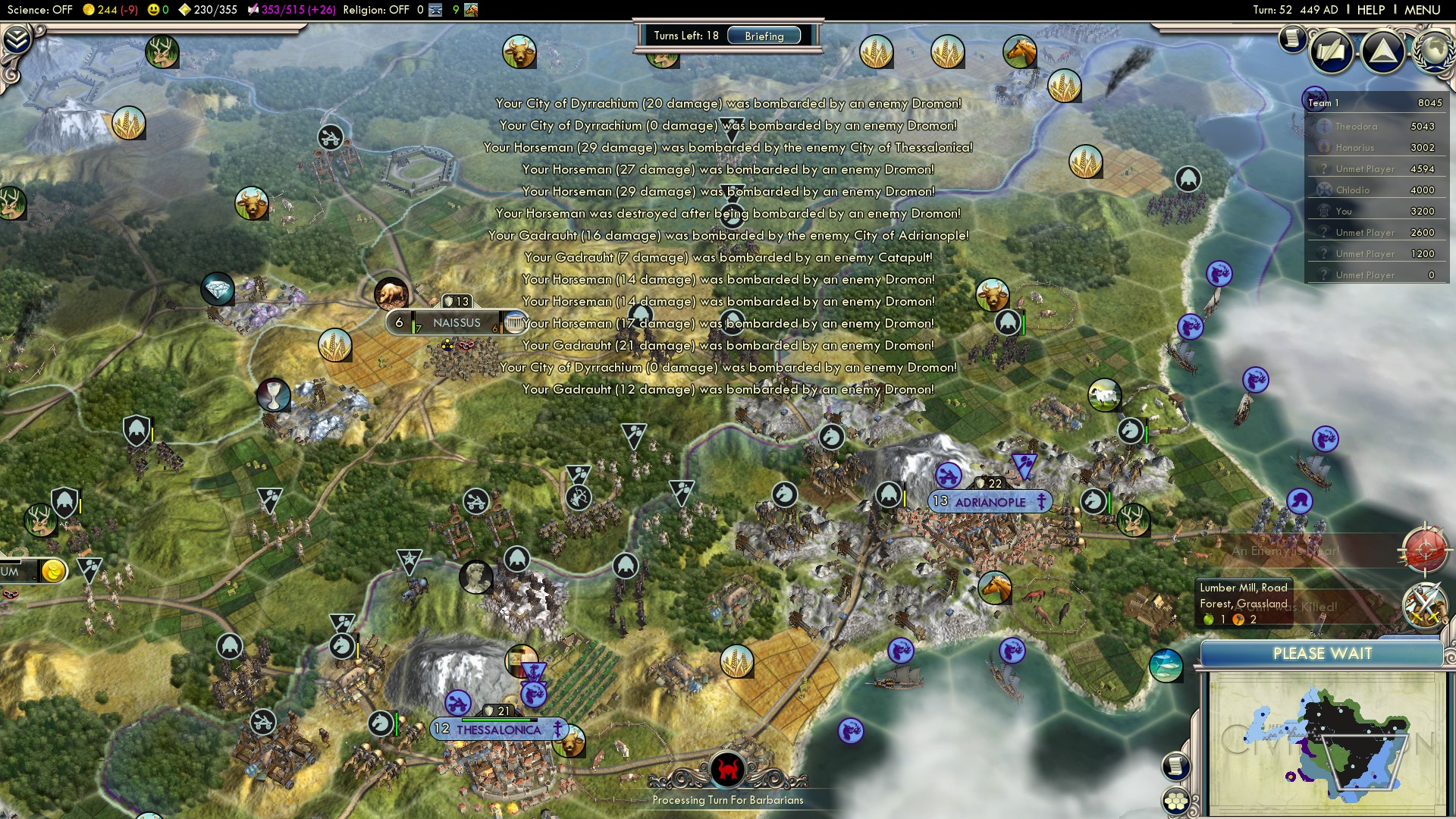Viewport: 1456px width, 819px height.
Task: Open the HELP screen
Action: (x=1370, y=10)
